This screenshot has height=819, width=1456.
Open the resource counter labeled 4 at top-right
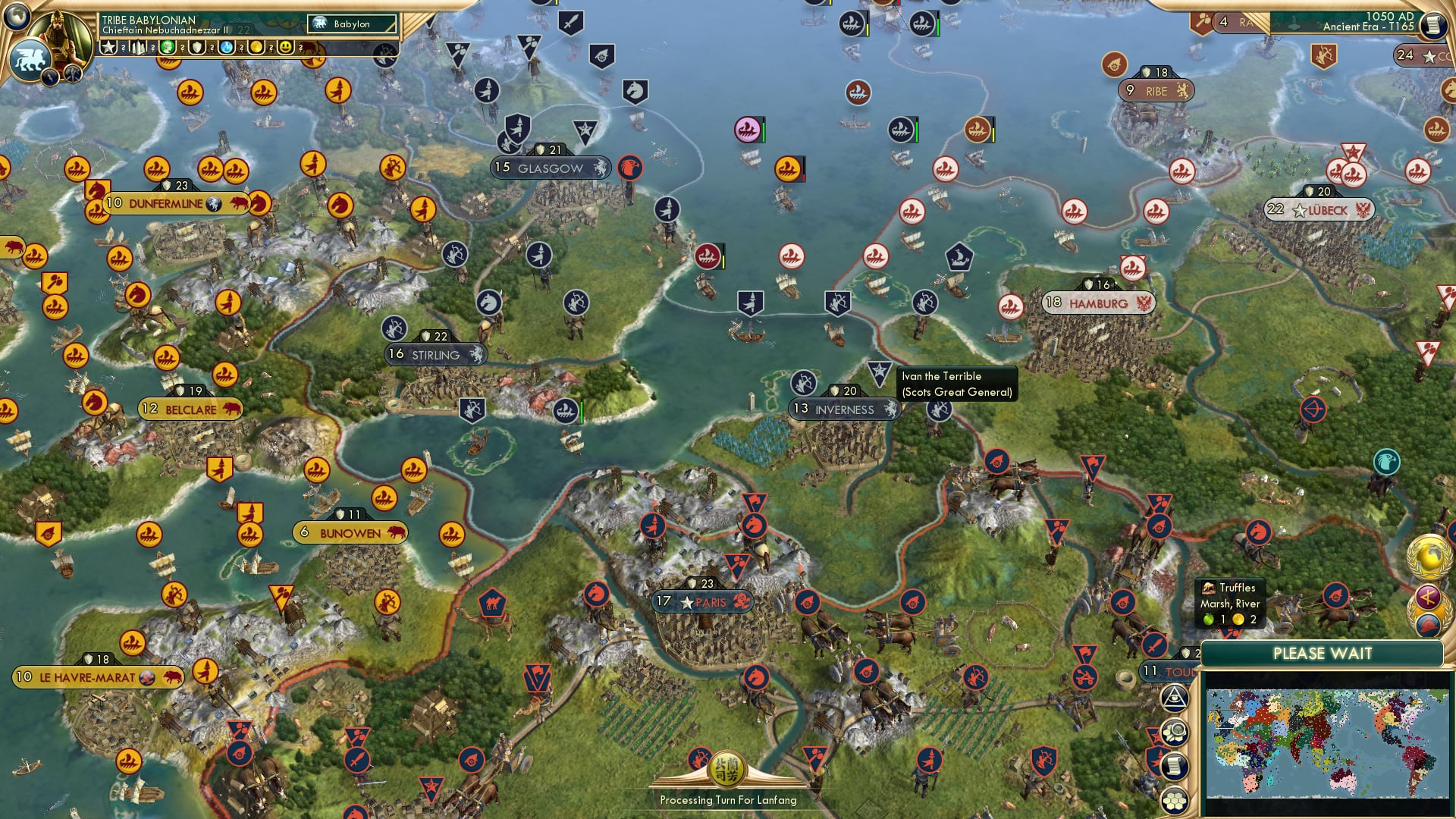1224,21
